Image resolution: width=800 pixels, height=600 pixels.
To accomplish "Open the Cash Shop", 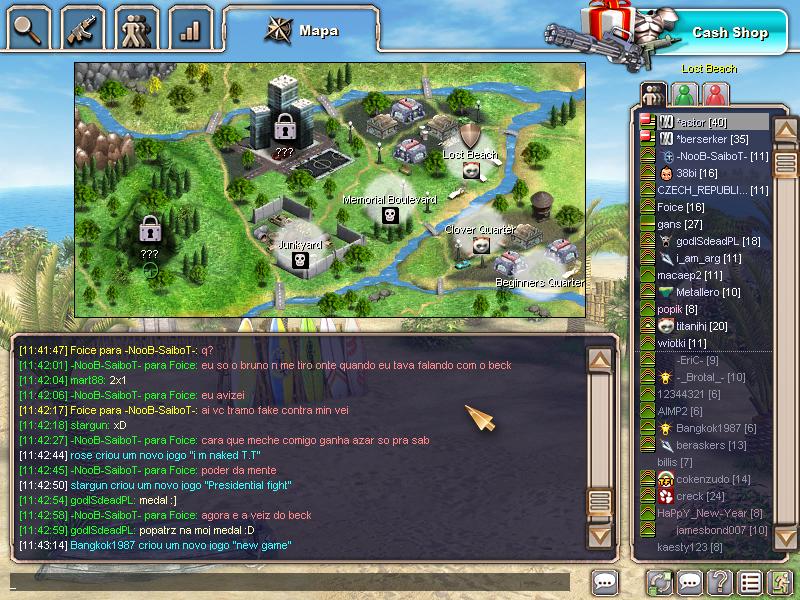I will pos(730,33).
